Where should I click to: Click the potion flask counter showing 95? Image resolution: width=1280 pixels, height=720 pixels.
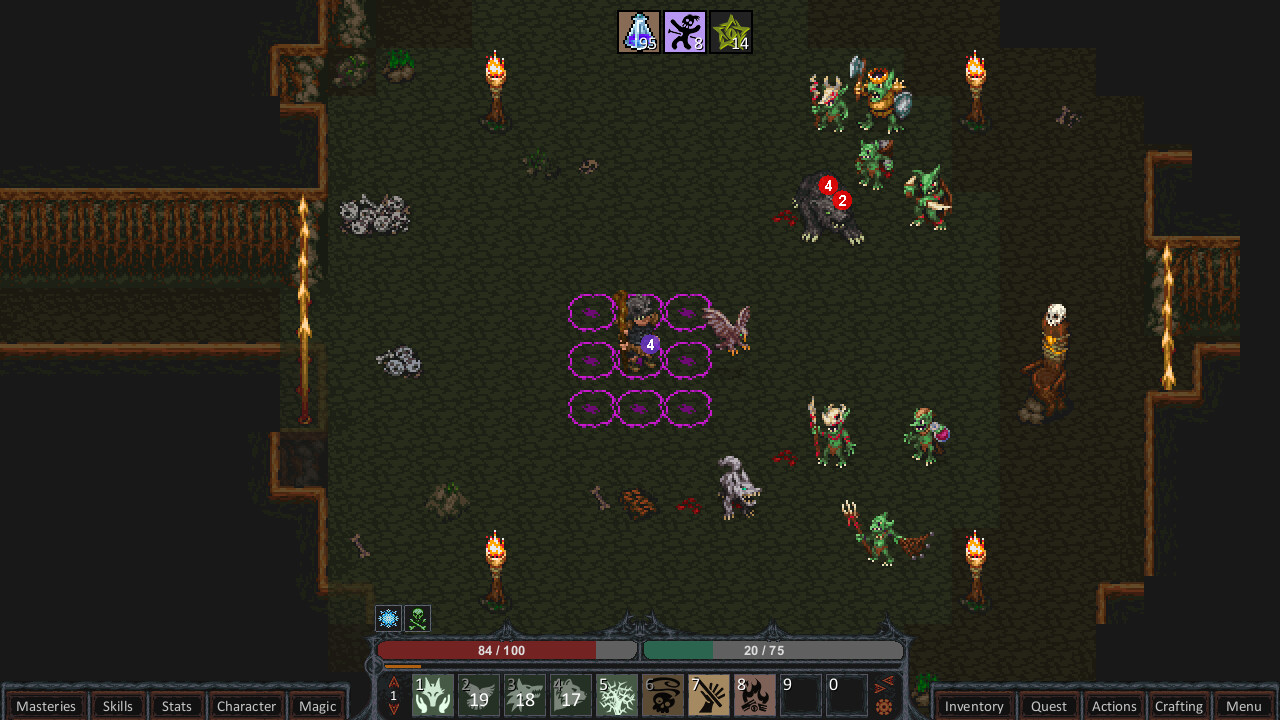point(638,31)
